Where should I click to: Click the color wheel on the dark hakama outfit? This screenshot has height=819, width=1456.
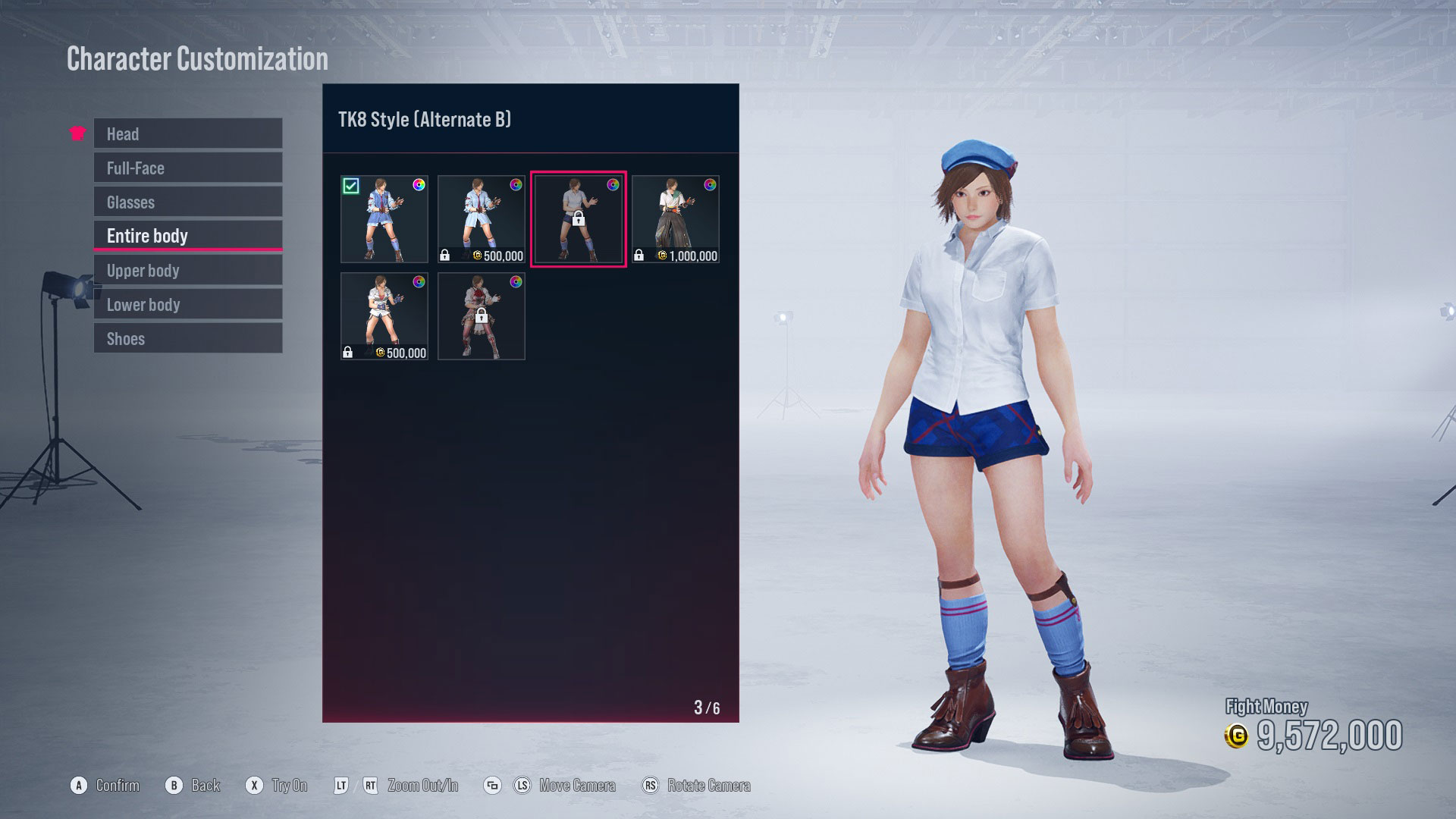710,184
